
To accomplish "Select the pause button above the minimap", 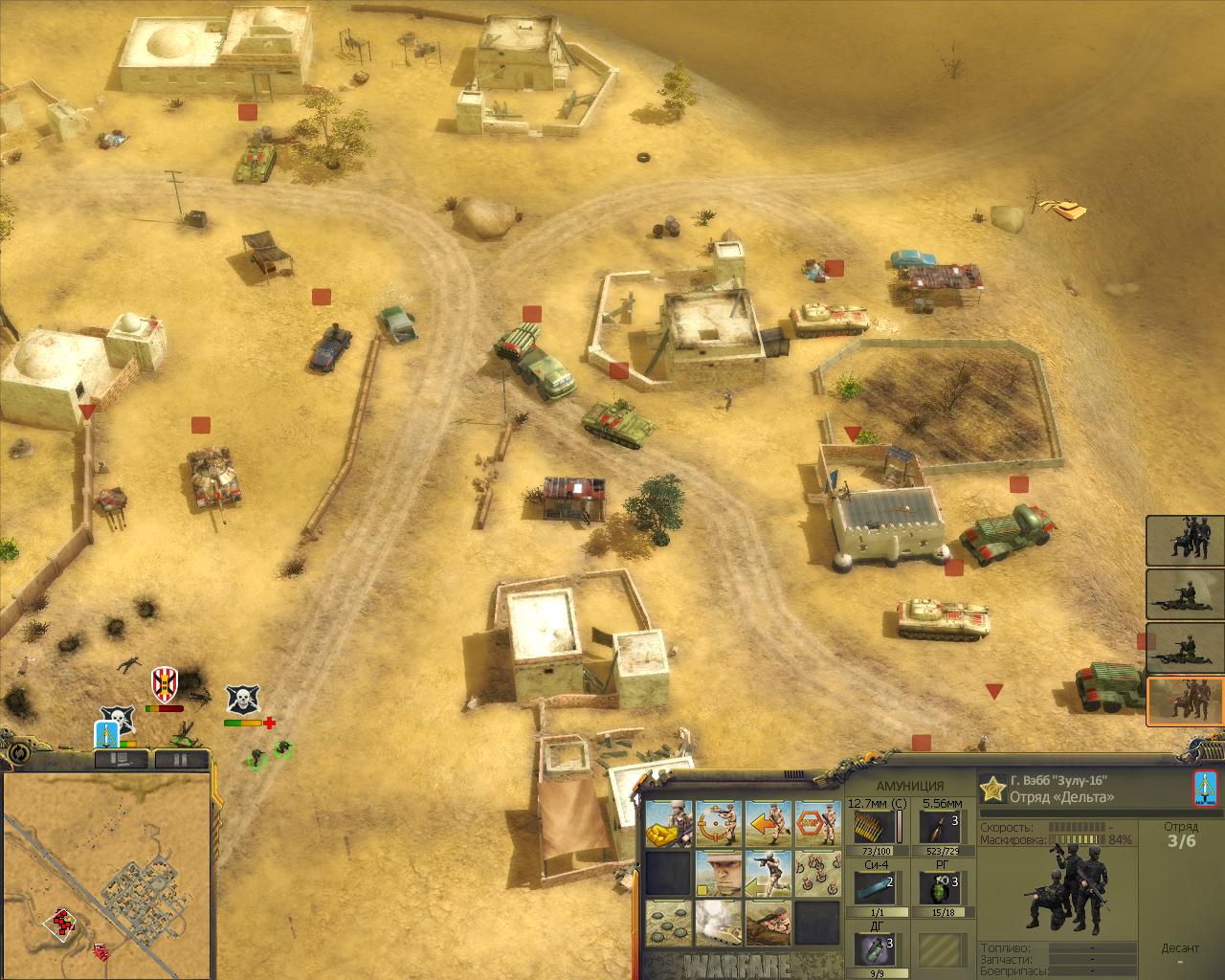I will [x=180, y=760].
